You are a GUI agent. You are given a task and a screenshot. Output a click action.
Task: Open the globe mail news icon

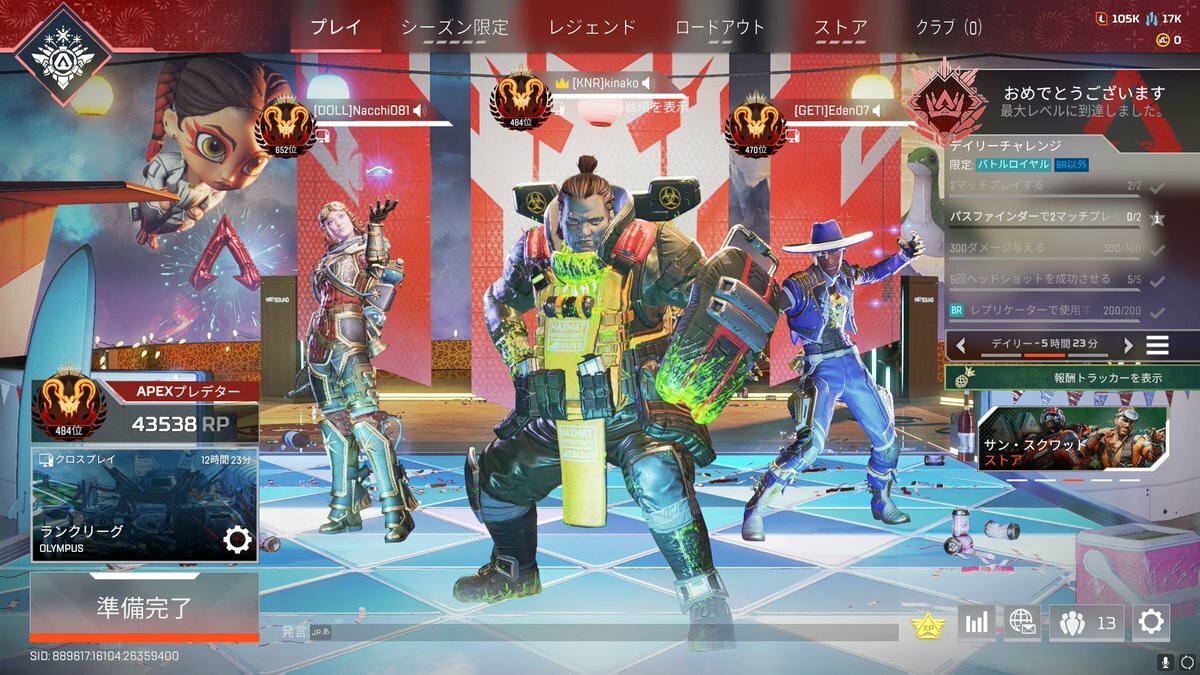click(1022, 623)
